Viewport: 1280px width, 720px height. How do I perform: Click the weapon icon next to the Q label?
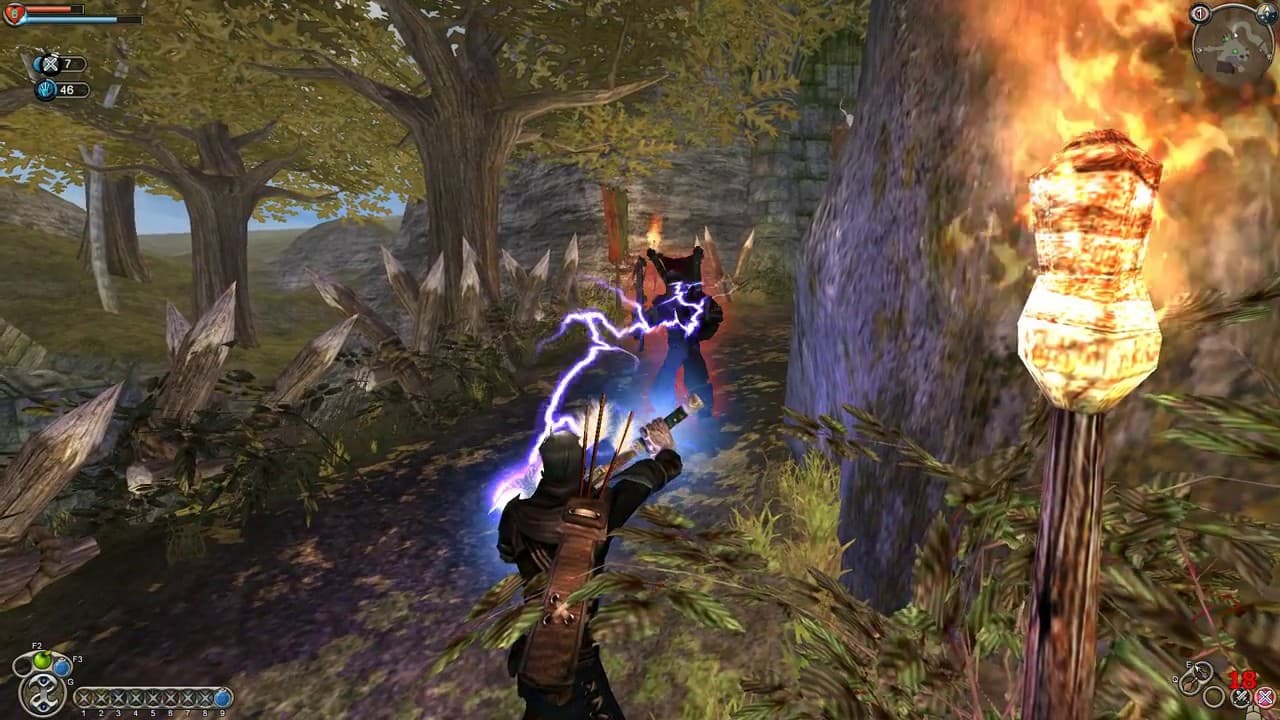click(1190, 684)
